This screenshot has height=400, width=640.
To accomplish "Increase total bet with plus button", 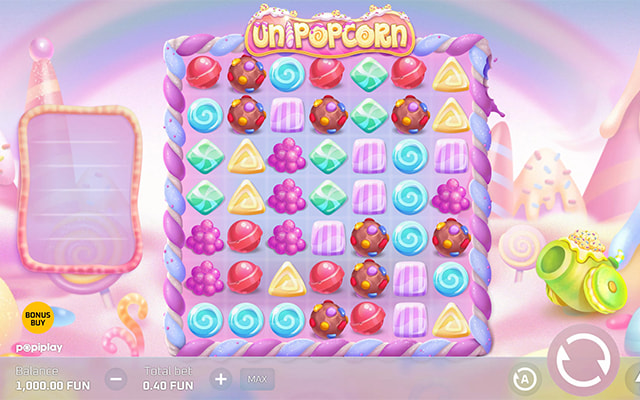I will click(x=220, y=380).
